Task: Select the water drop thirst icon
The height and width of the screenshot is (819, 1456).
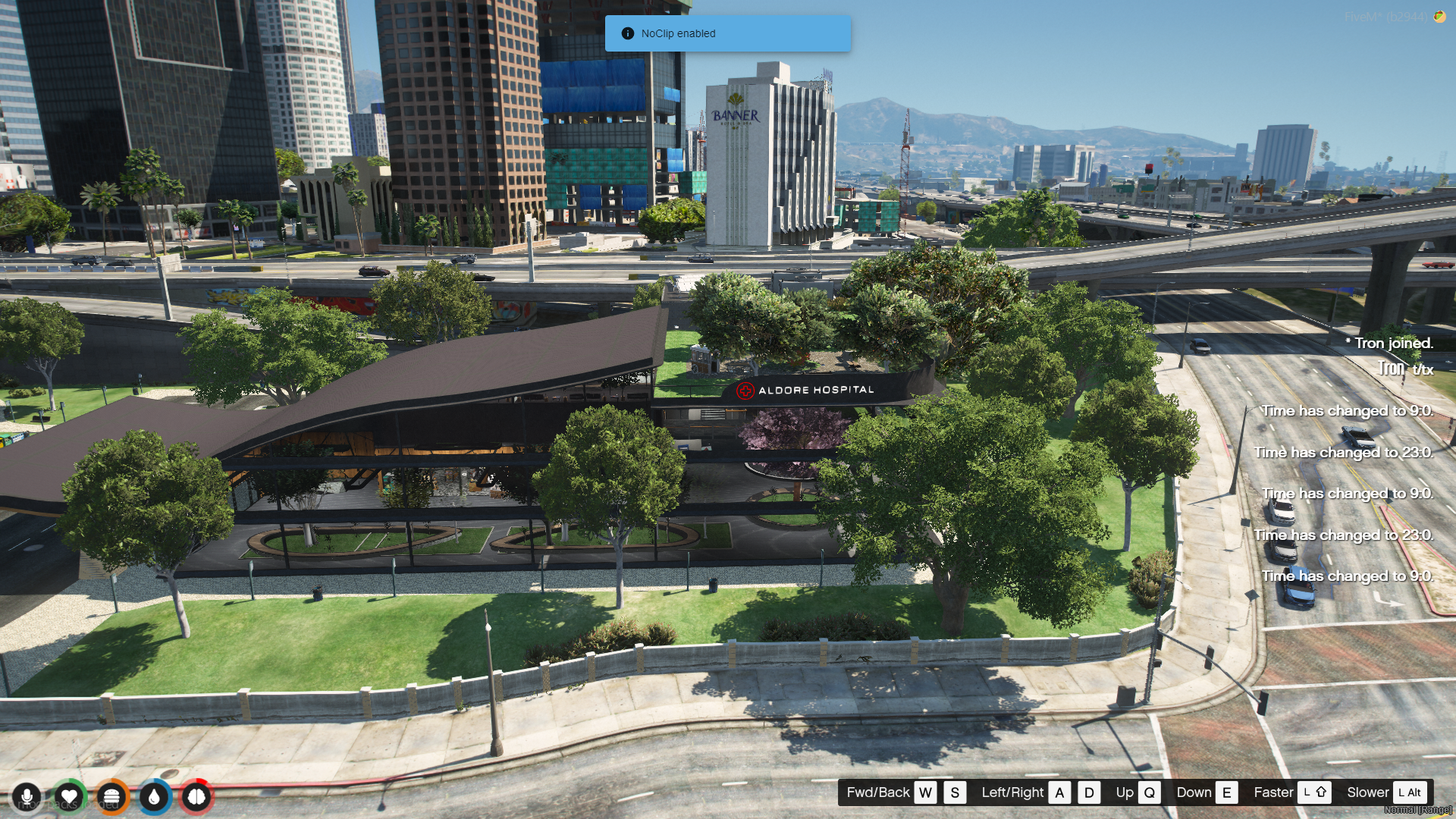Action: (154, 797)
